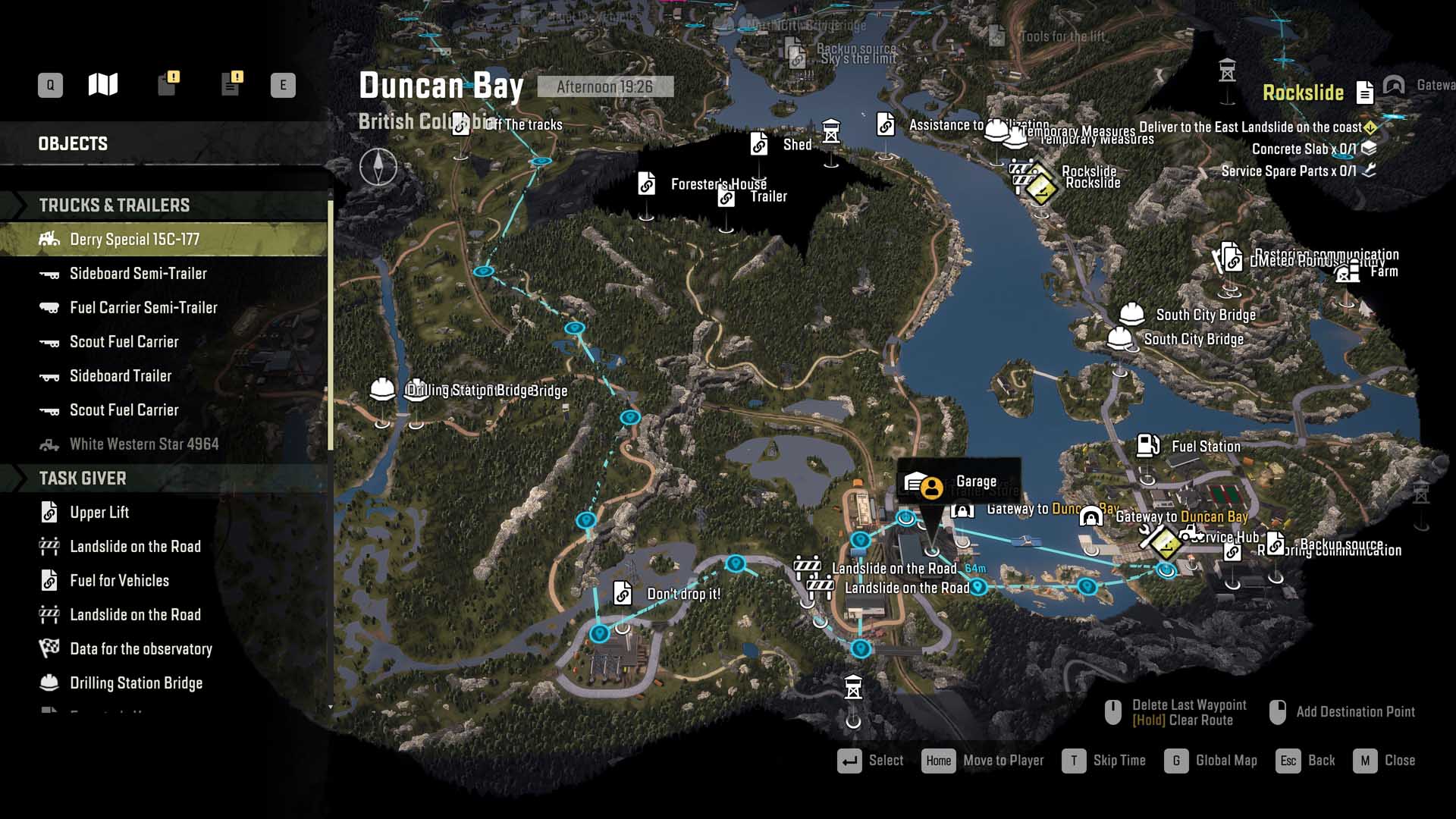Select Drilling Station Bridge in list
This screenshot has width=1456, height=819.
(136, 683)
